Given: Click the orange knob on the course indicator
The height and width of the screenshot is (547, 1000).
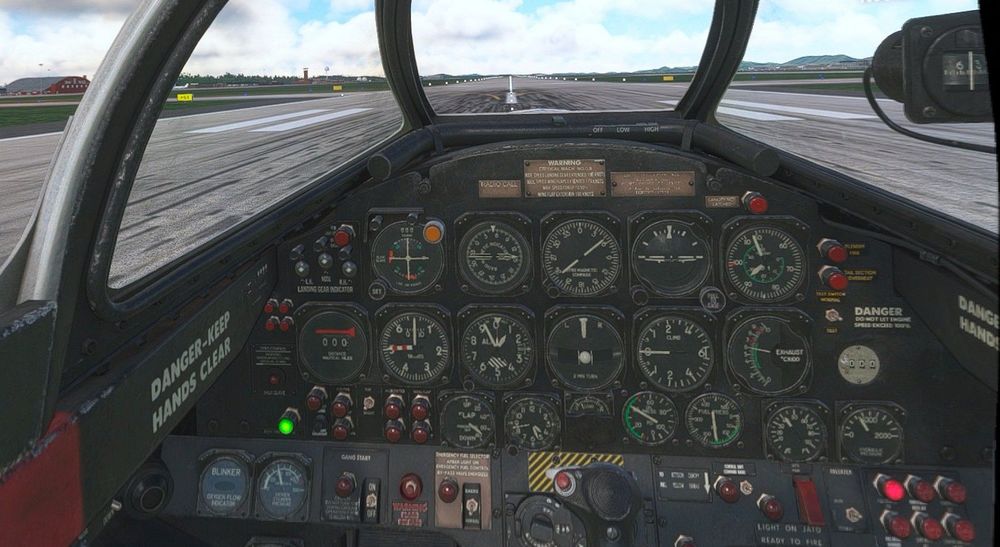Looking at the screenshot, I should (x=433, y=231).
